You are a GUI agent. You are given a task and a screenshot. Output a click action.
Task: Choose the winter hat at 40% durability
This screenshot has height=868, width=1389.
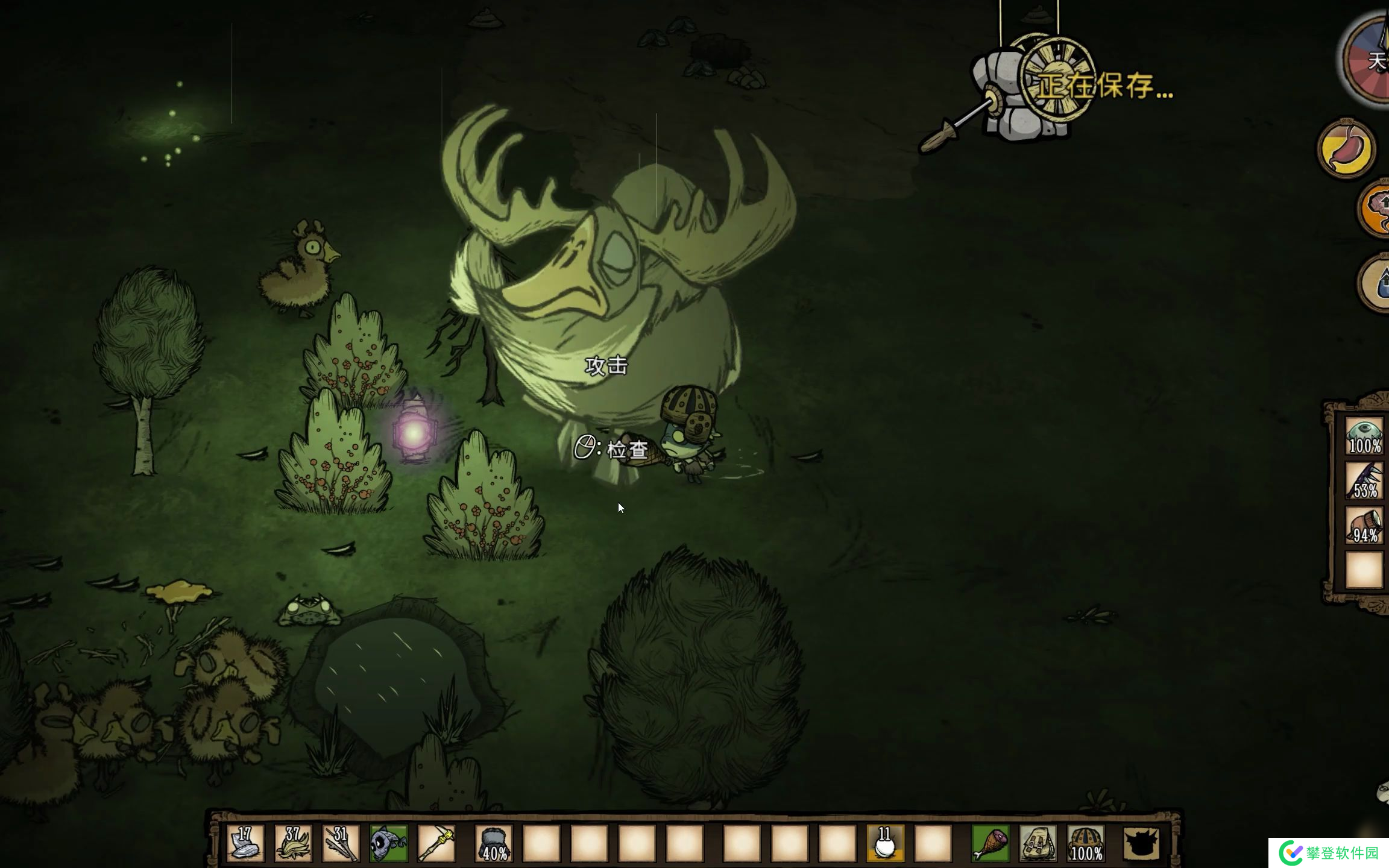[x=494, y=843]
